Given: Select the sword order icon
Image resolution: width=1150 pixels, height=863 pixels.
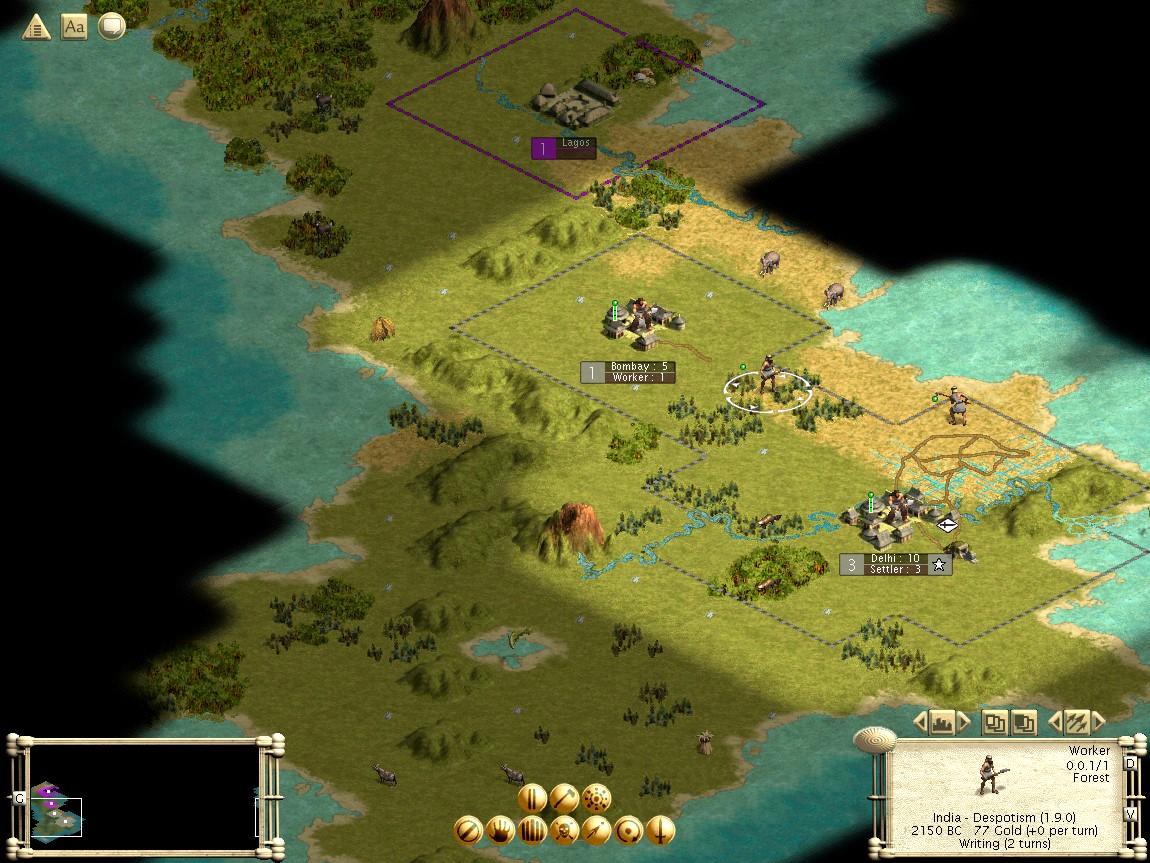Looking at the screenshot, I should pyautogui.click(x=661, y=830).
